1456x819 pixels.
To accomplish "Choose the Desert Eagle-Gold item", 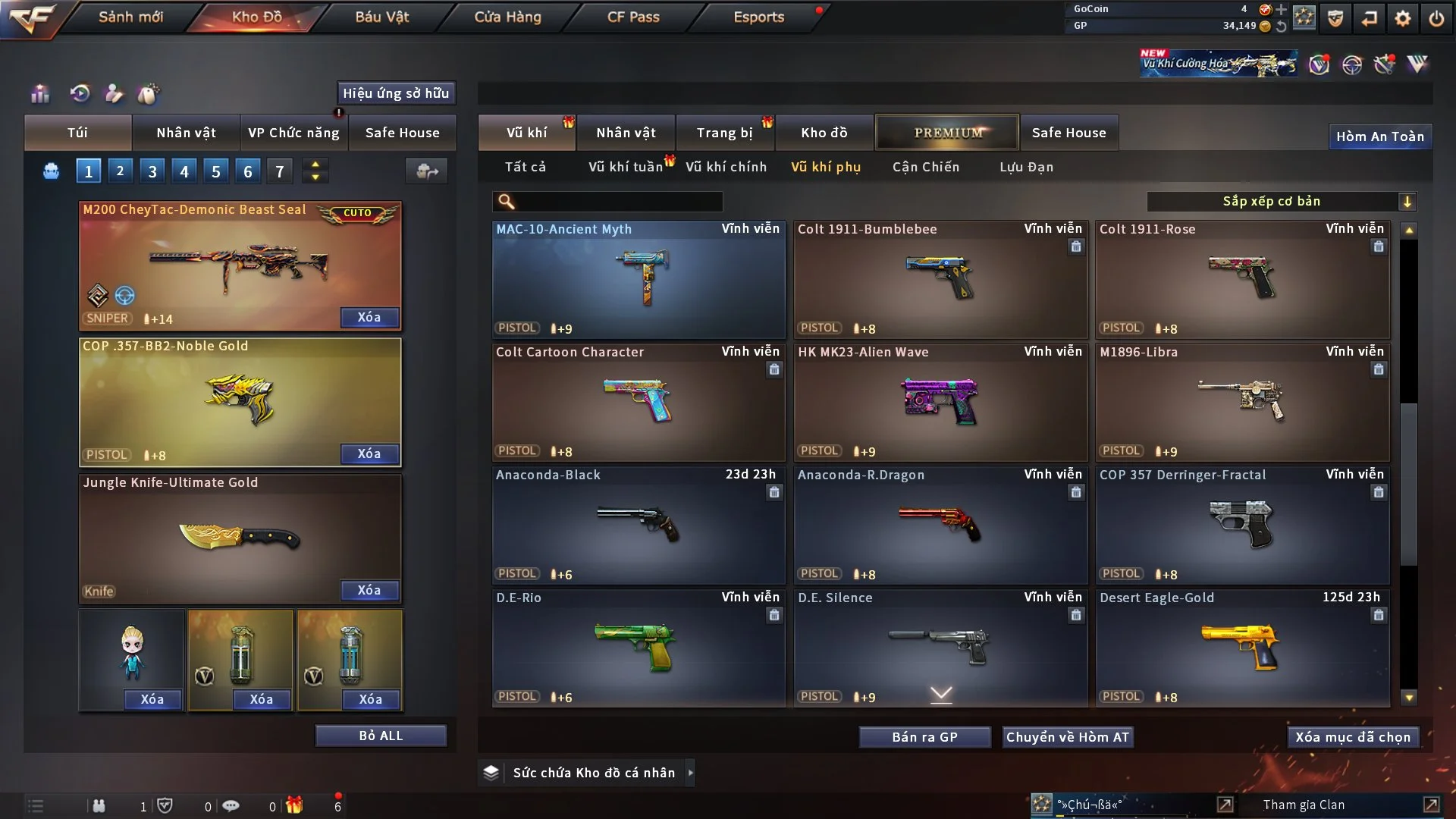I will tap(1242, 648).
